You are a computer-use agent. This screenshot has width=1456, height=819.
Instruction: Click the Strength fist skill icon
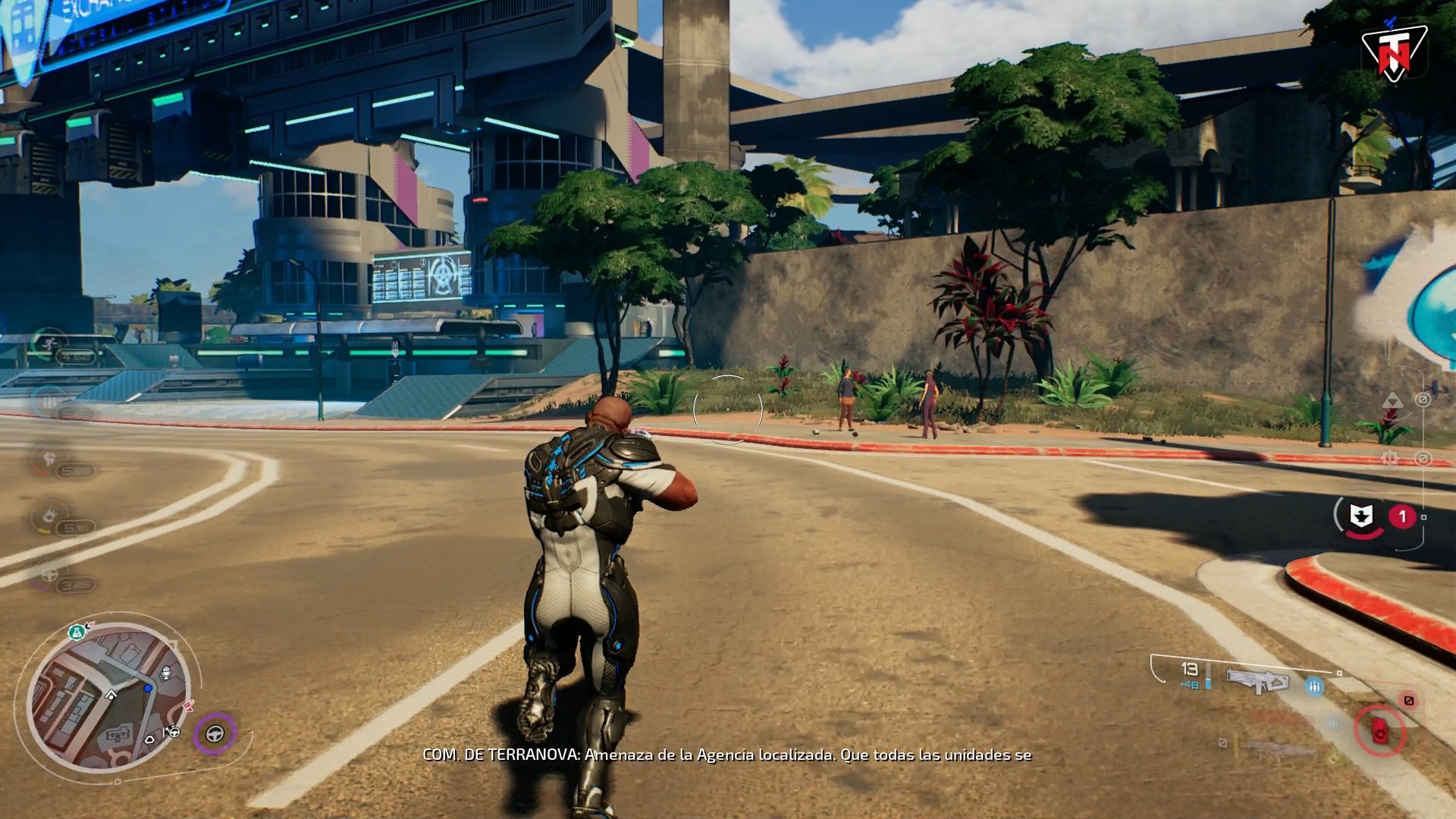47,457
